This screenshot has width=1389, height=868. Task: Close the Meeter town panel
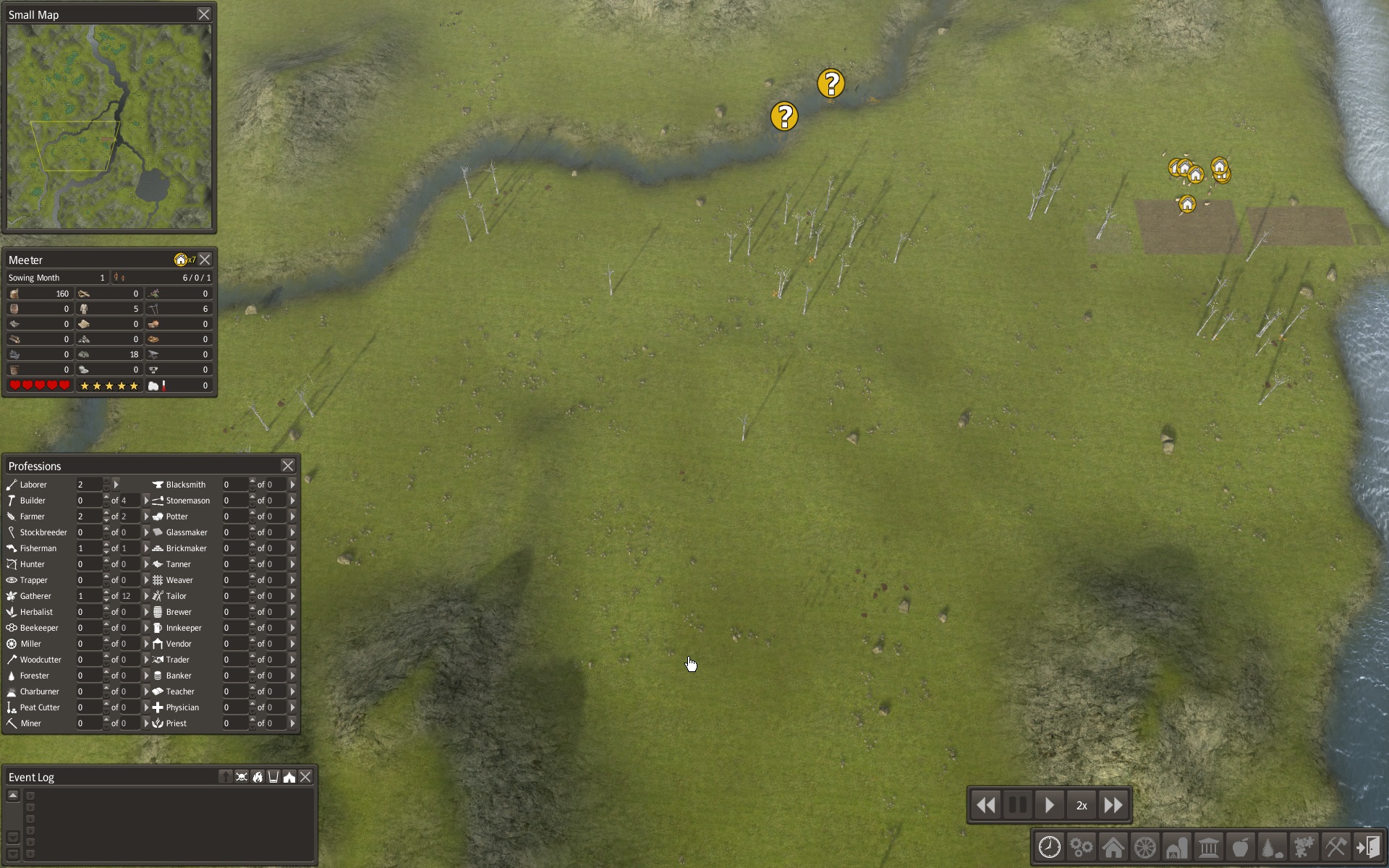point(205,260)
